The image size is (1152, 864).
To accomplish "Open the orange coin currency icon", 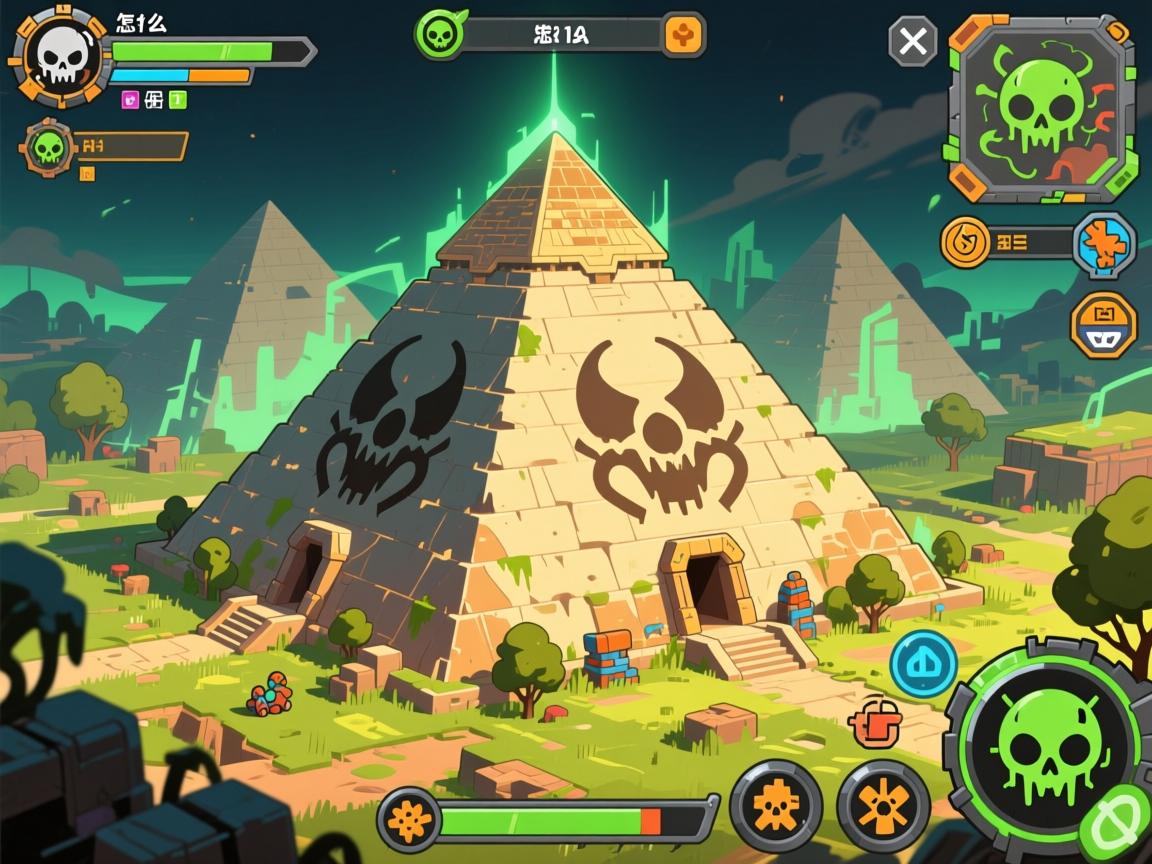I will tap(965, 242).
